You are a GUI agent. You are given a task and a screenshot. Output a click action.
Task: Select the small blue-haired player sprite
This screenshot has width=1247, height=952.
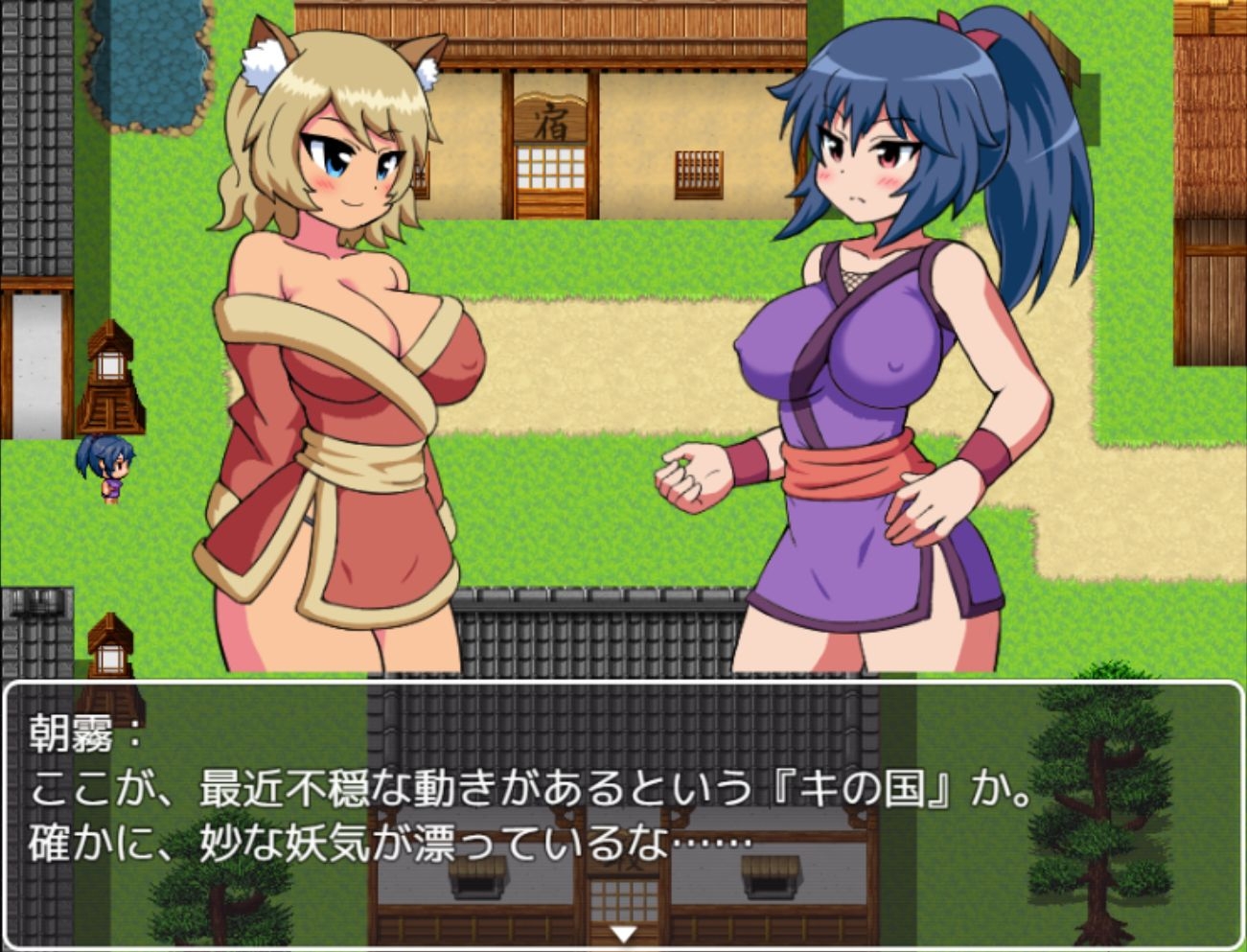[105, 465]
